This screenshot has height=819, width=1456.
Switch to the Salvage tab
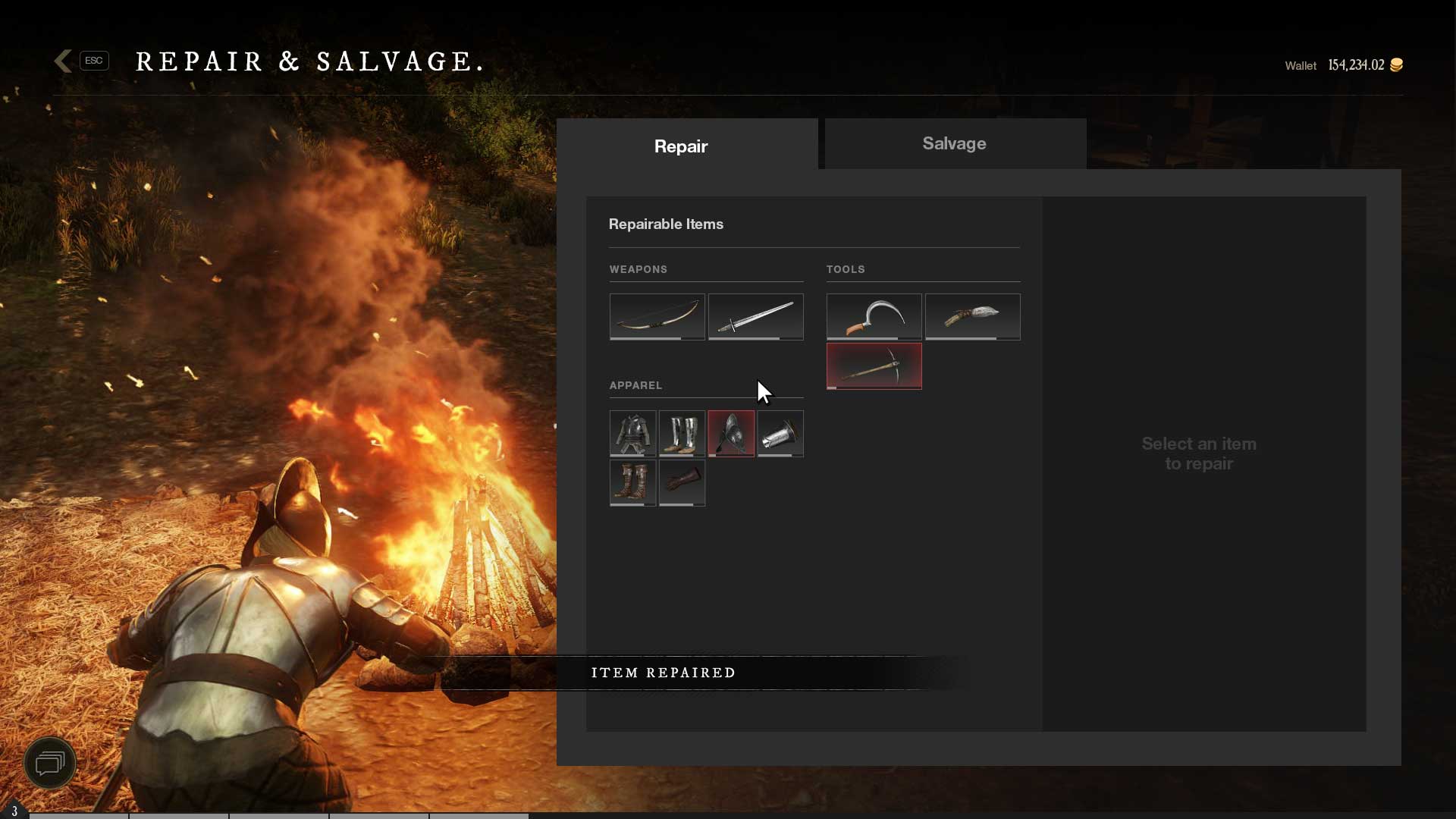click(955, 143)
